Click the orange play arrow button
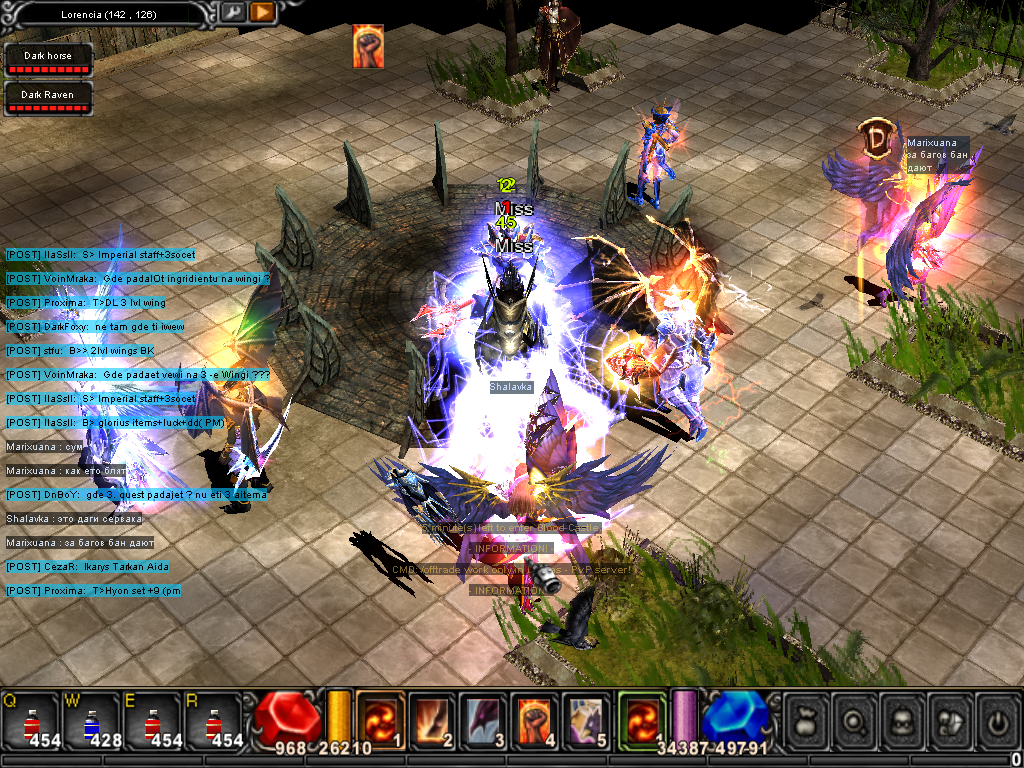1024x768 pixels. (262, 12)
